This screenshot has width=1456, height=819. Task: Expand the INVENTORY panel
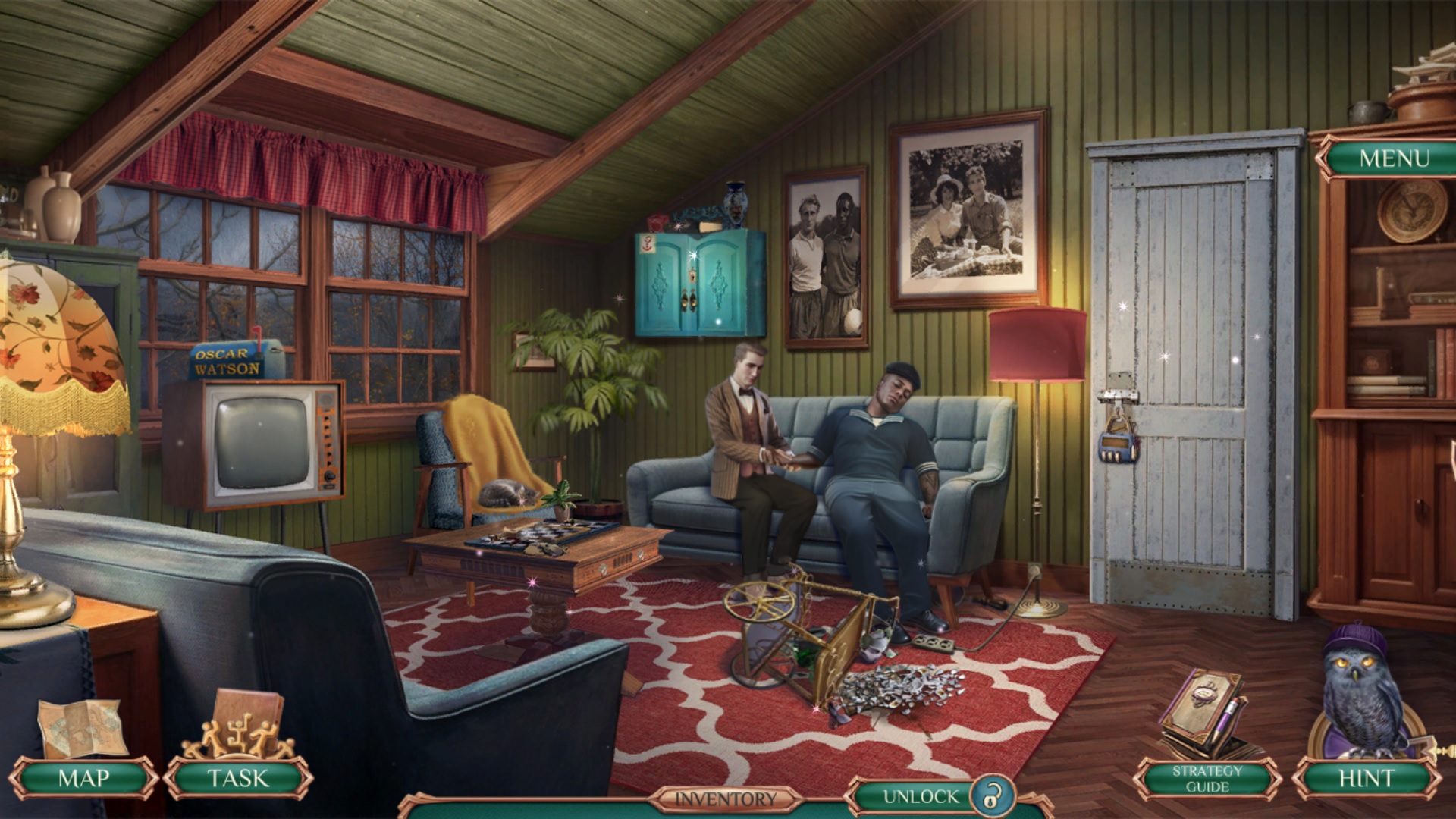point(726,799)
